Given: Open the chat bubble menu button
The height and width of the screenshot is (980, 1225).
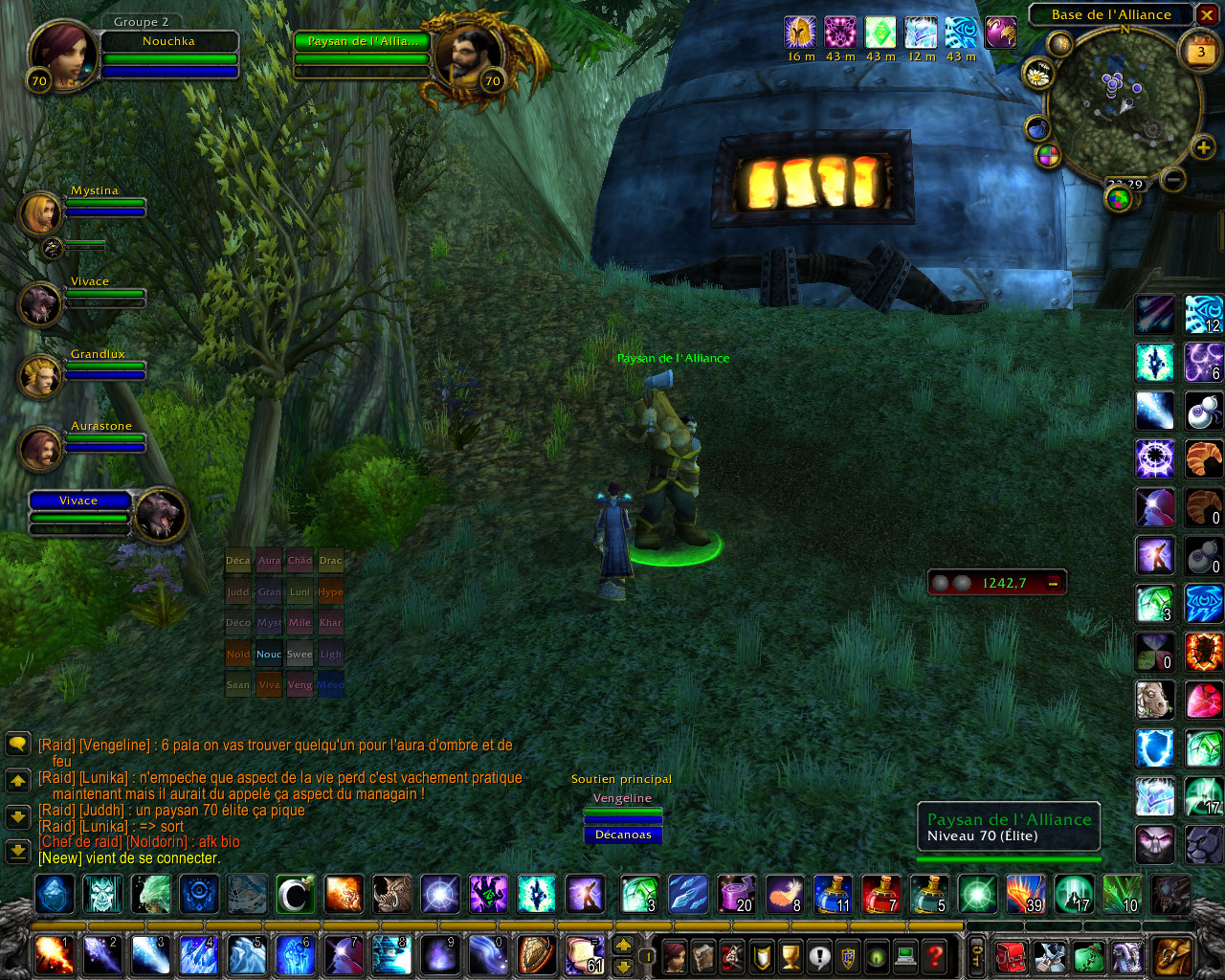Looking at the screenshot, I should tap(18, 744).
